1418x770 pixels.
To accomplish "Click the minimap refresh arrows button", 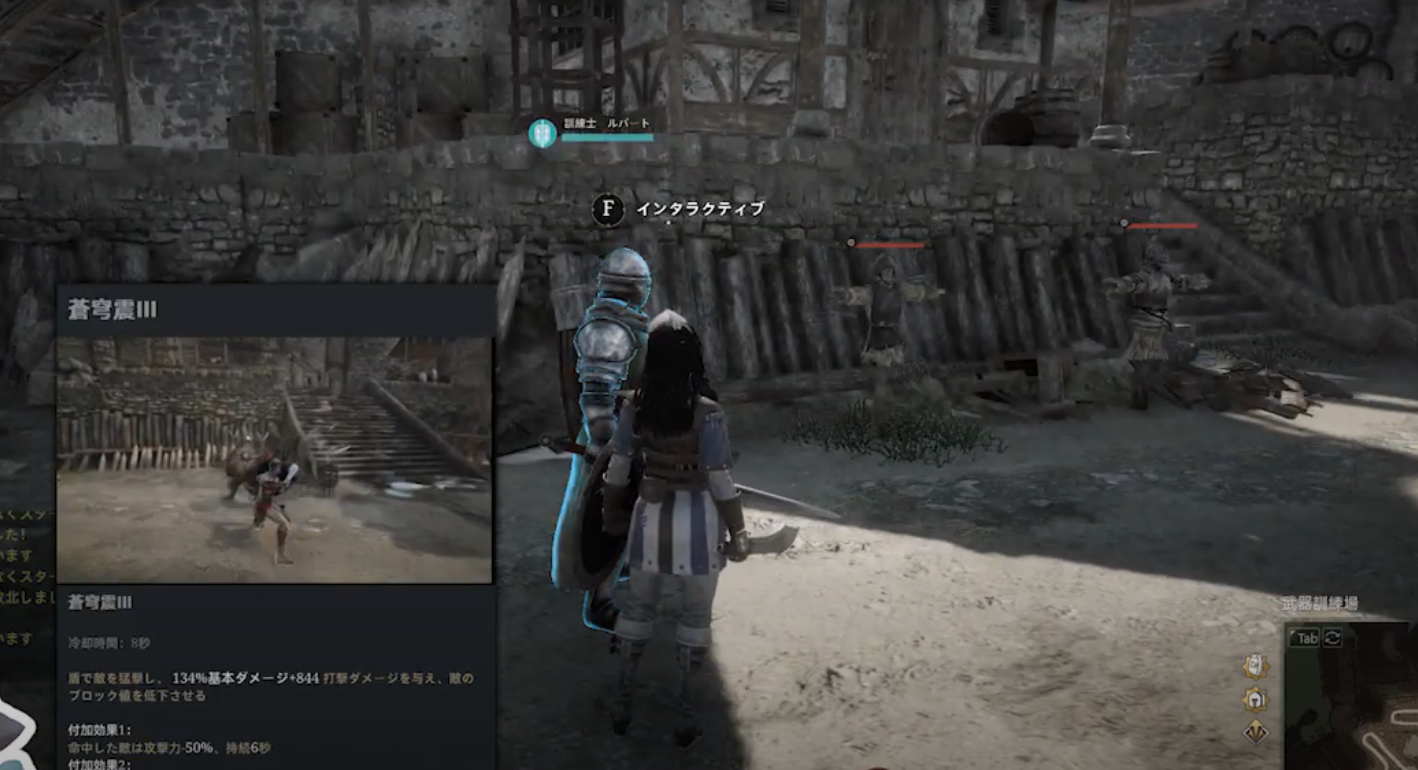I will point(1332,638).
